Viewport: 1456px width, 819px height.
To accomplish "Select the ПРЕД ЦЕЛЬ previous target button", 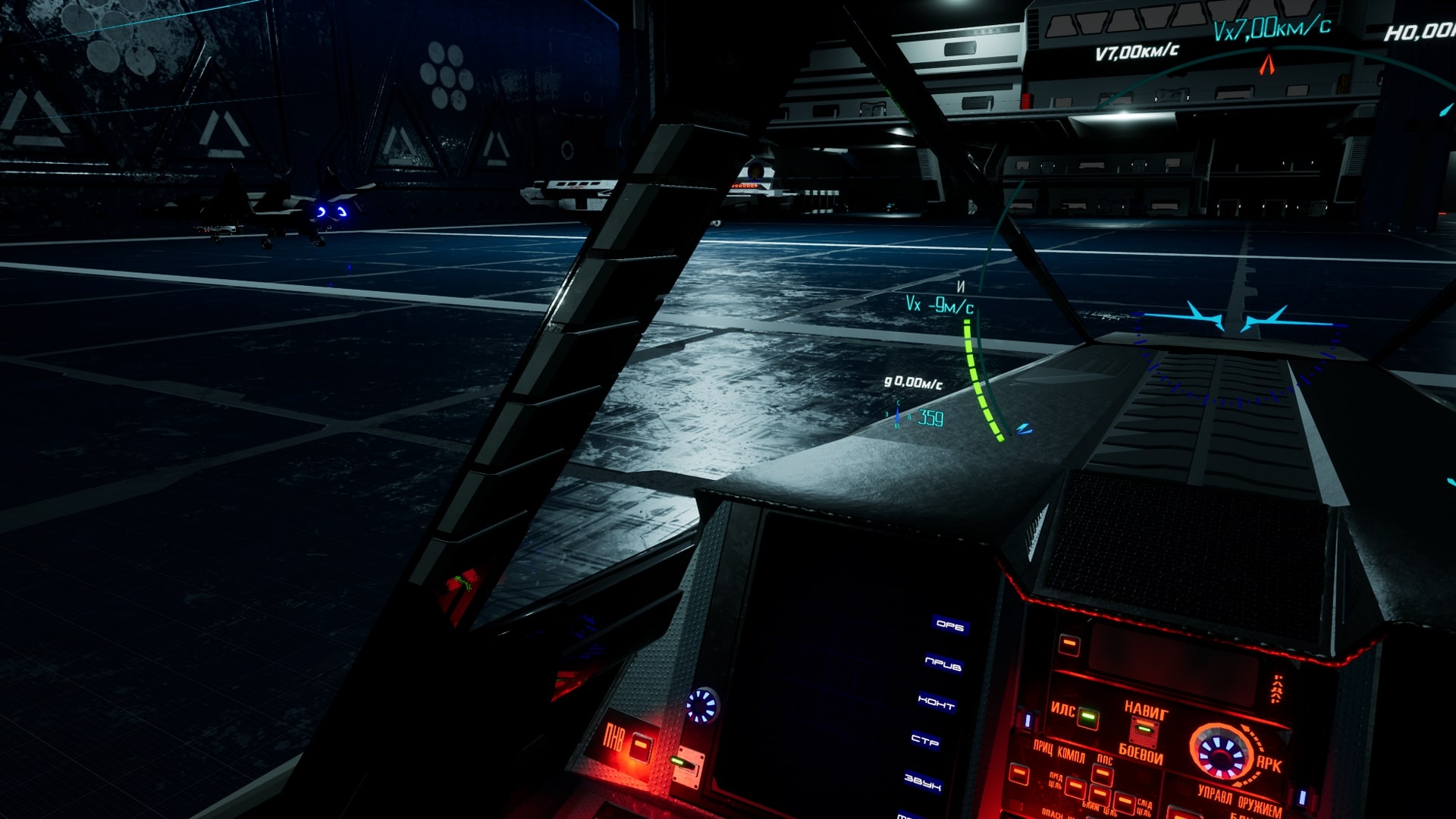I will 1075,787.
